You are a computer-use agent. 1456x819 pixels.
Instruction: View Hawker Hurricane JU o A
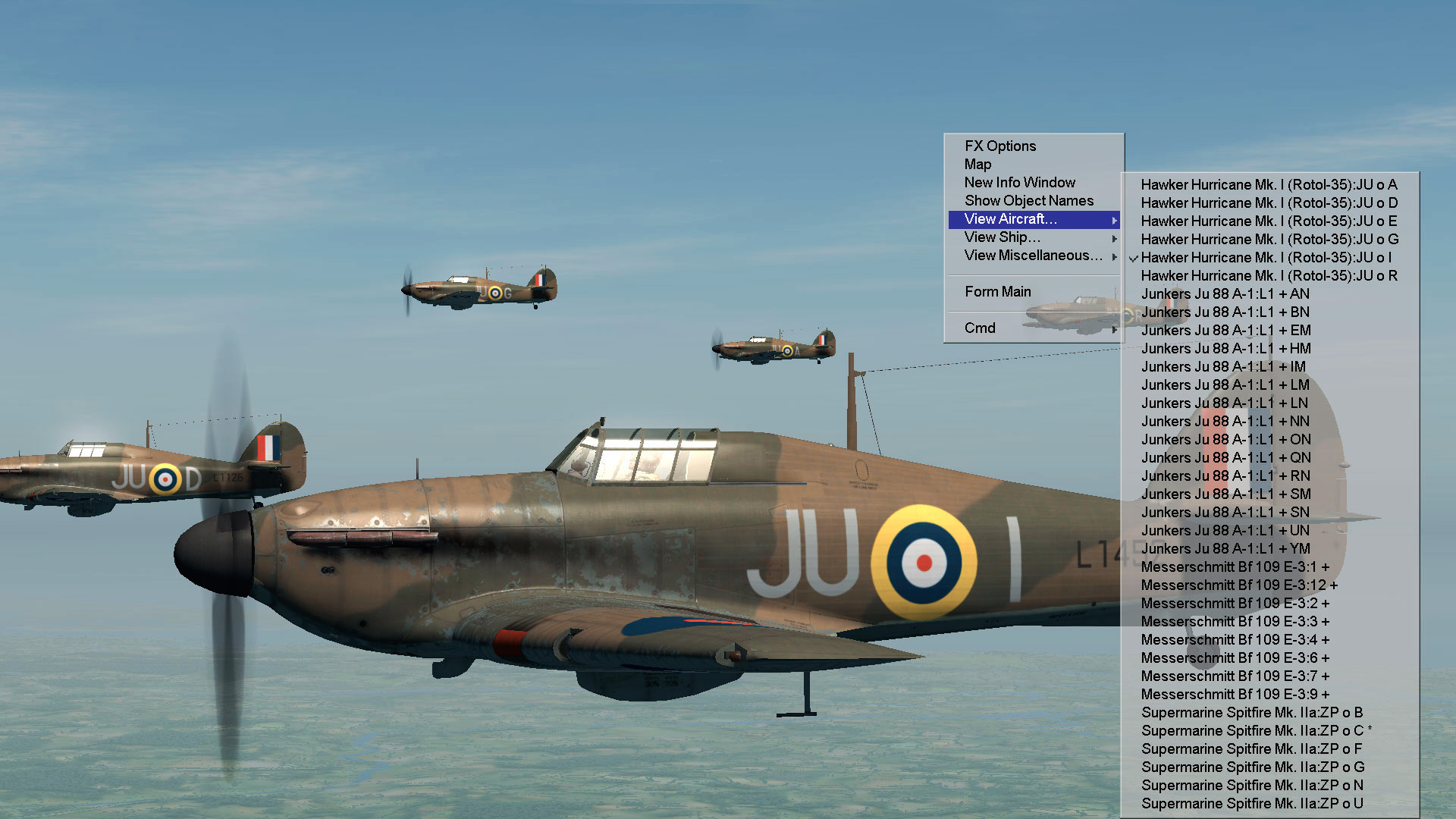[1268, 185]
